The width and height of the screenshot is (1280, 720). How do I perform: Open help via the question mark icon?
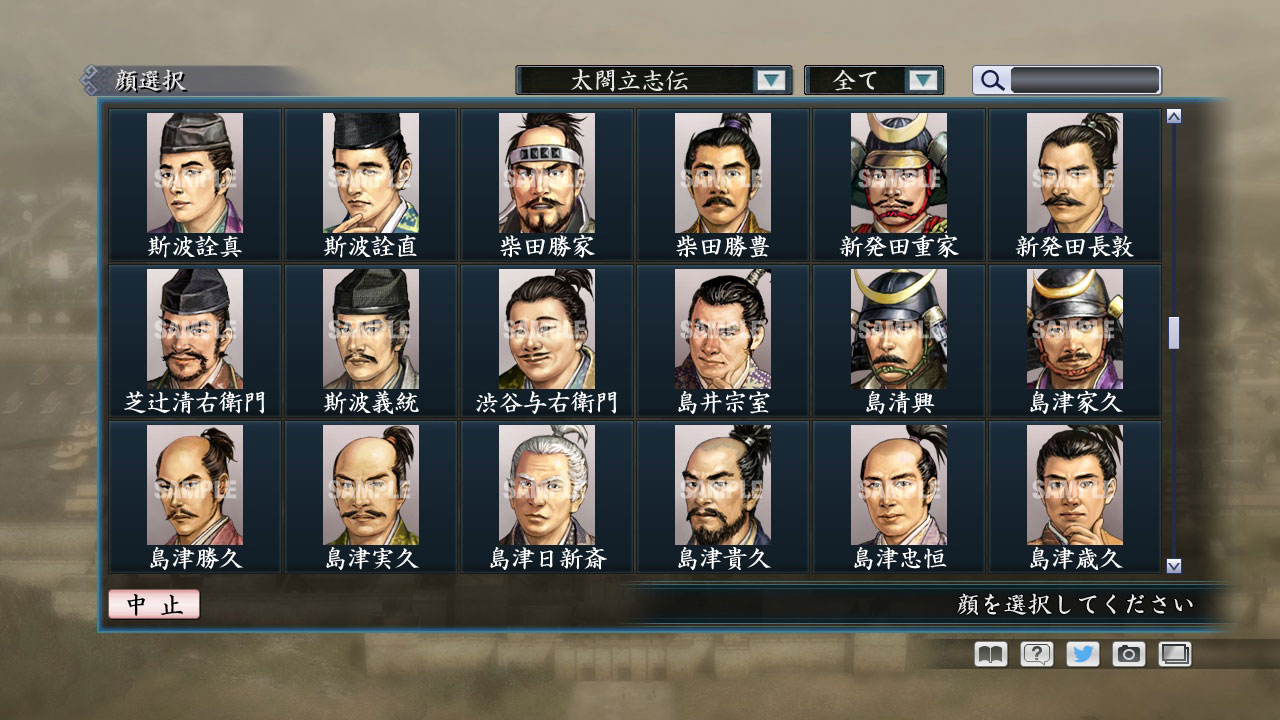[1035, 654]
